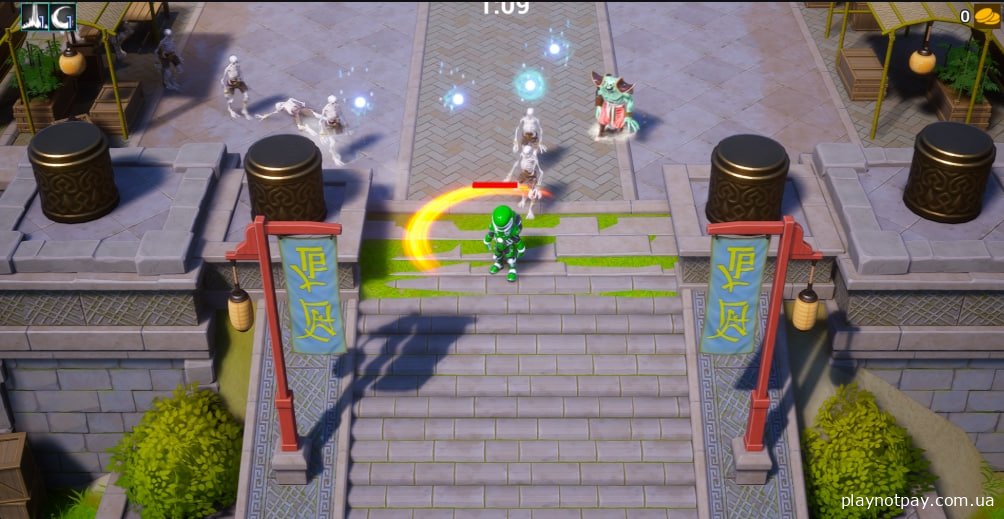Click the gold coins icon
Image resolution: width=1004 pixels, height=519 pixels.
(x=987, y=15)
